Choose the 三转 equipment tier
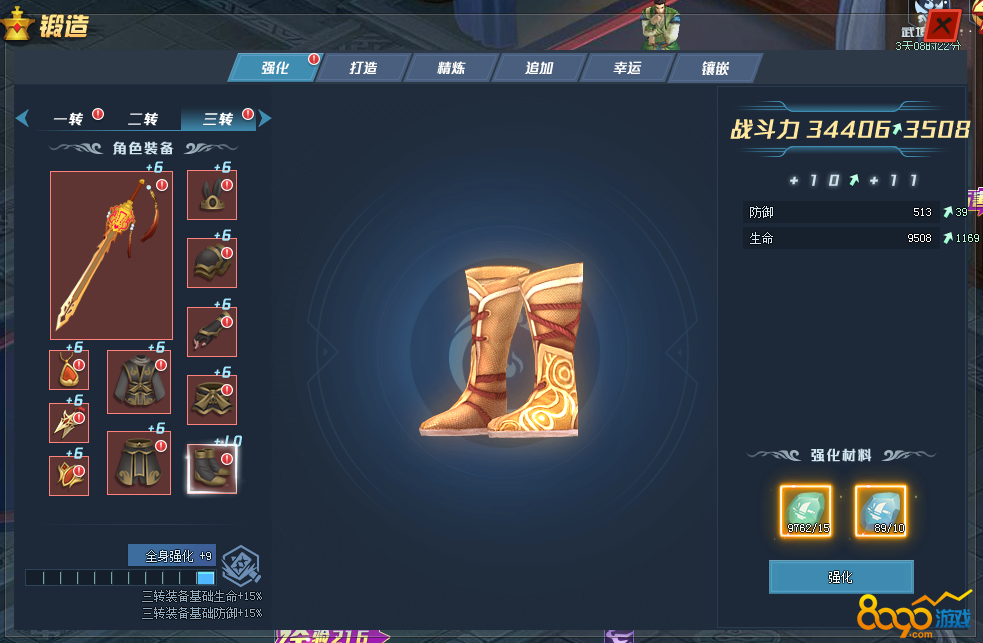 [218, 119]
